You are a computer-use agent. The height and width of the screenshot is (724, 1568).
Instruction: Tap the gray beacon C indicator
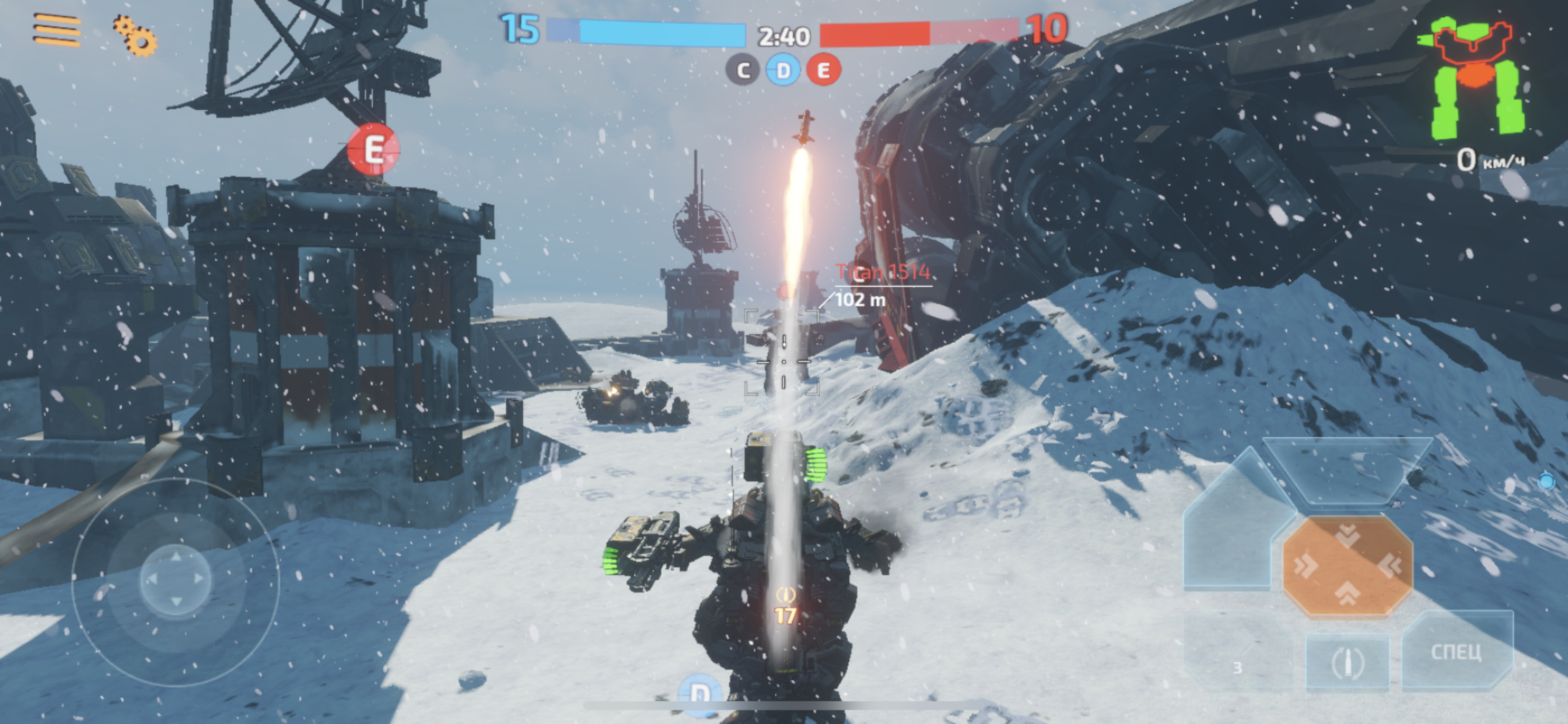743,71
